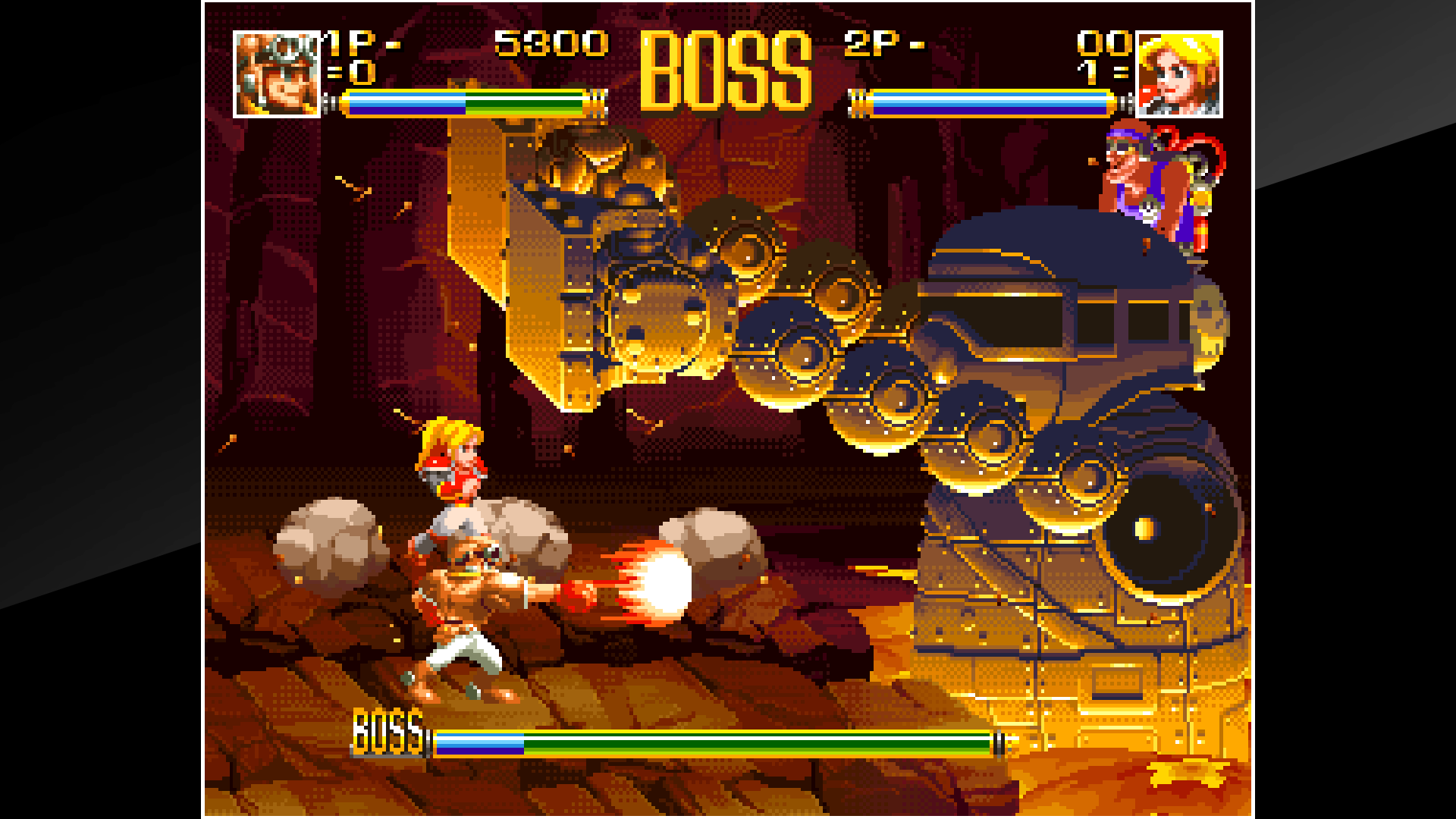The image size is (1456, 819).
Task: Click the 2P character portrait icon
Action: point(1181,74)
